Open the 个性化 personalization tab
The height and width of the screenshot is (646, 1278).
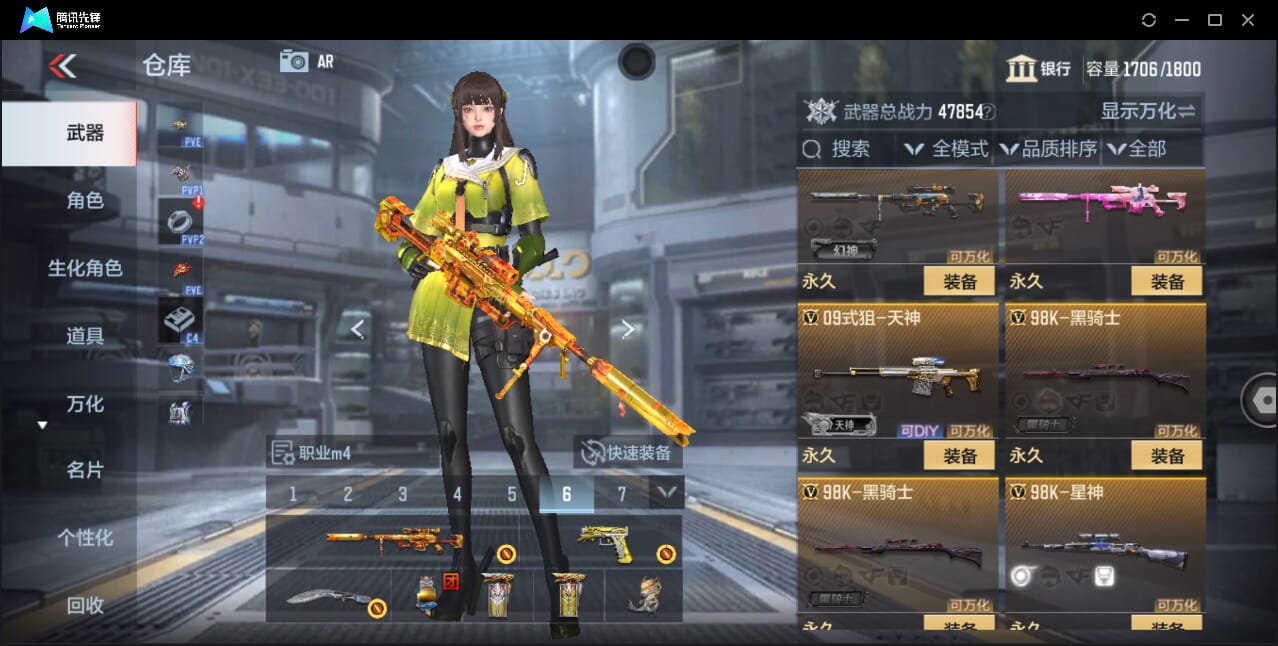(x=84, y=538)
